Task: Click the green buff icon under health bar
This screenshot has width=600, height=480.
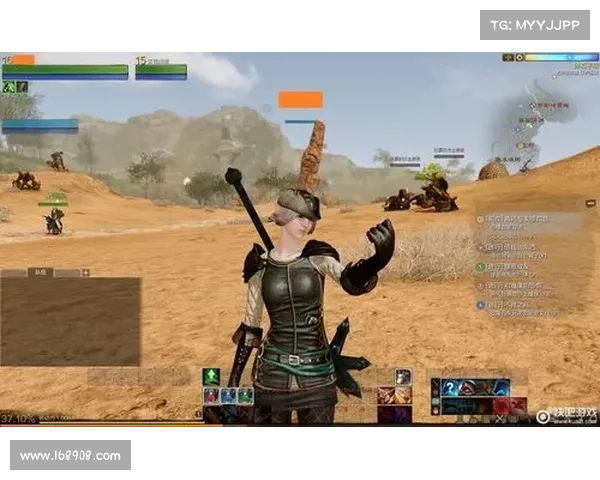Action: pos(9,87)
